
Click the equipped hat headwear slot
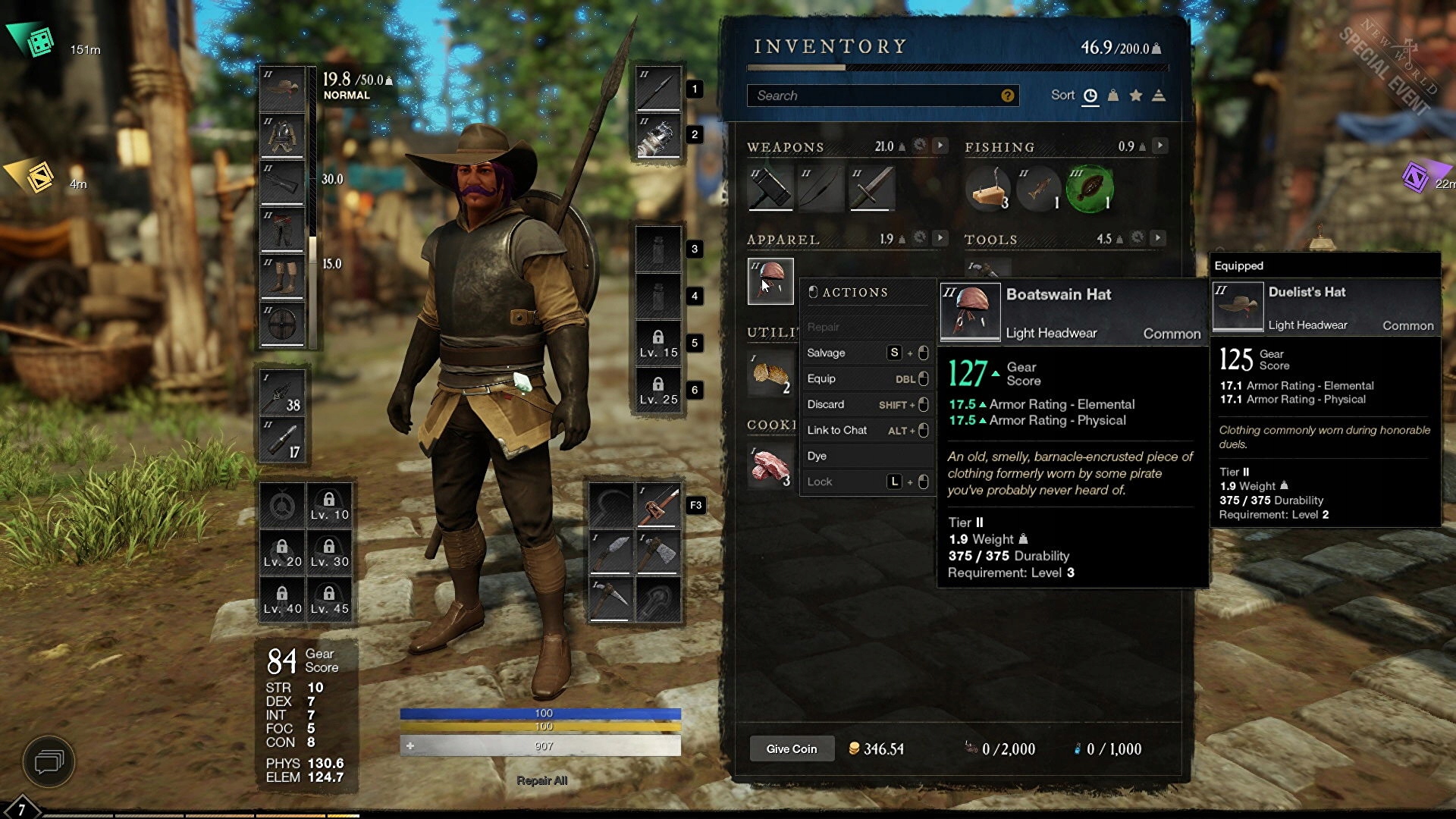point(282,89)
